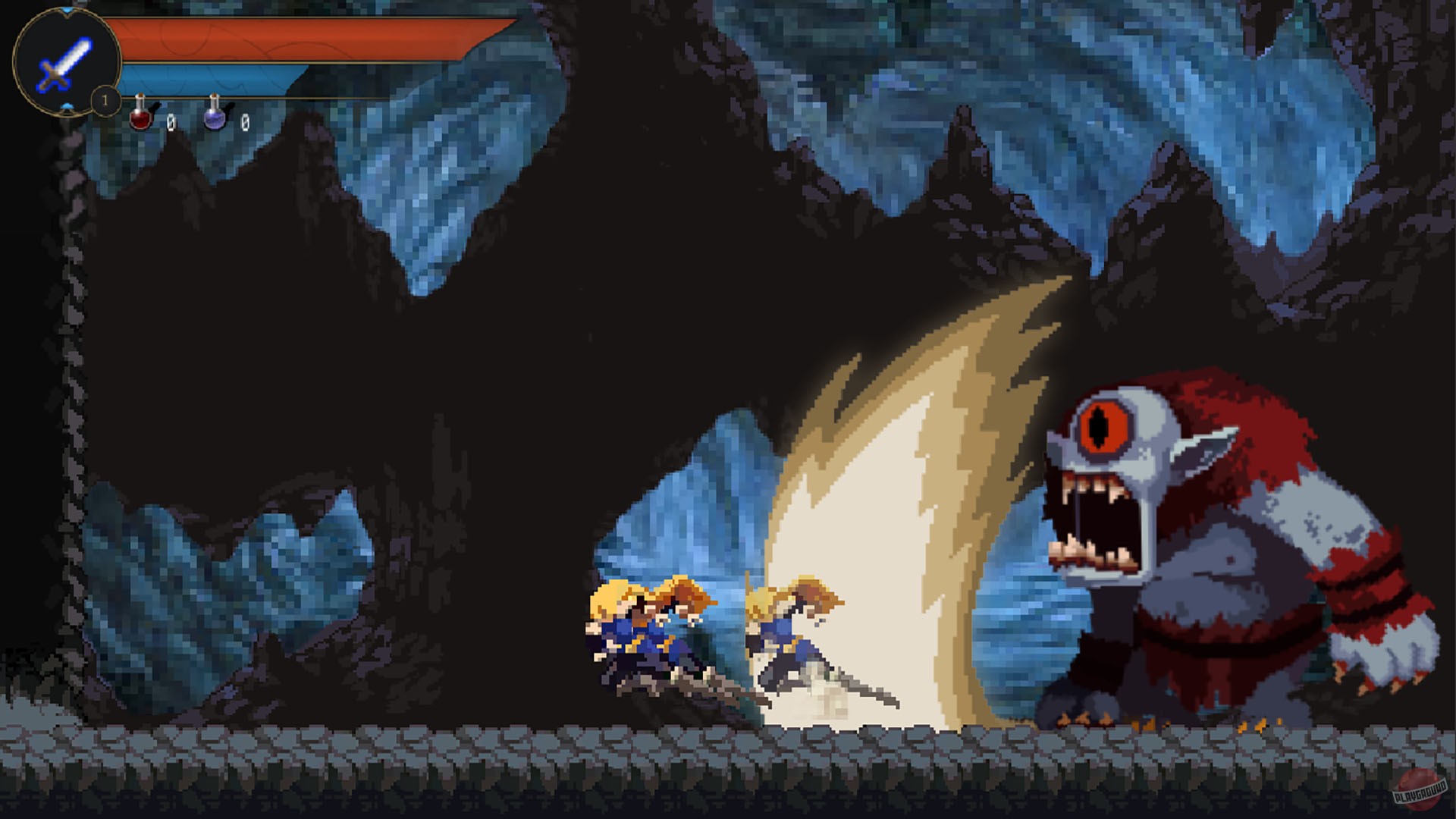1456x819 pixels.
Task: Toggle the blue arrow below the weapon circle
Action: (67, 105)
